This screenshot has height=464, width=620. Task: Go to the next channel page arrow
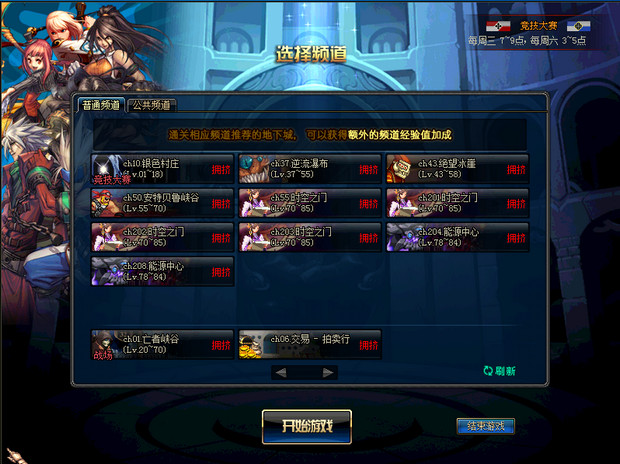point(326,373)
